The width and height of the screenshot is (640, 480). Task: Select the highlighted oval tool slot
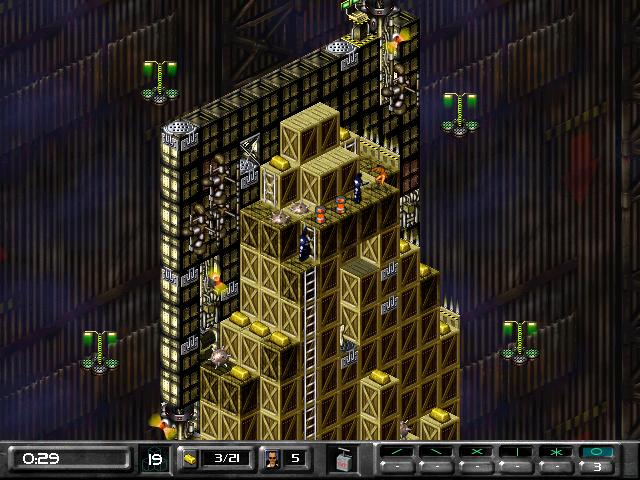coord(597,452)
